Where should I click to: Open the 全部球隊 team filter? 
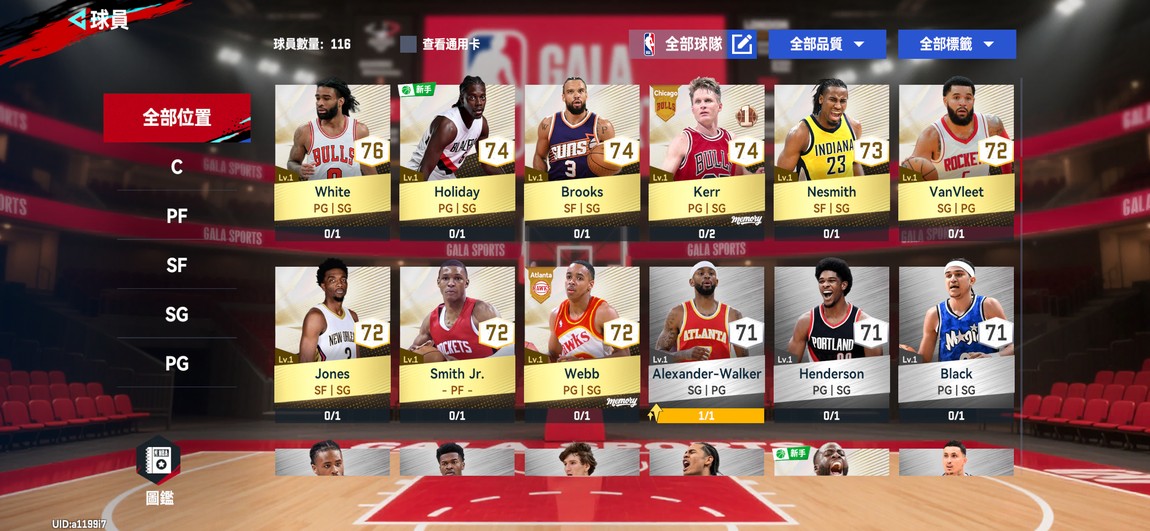click(x=693, y=44)
